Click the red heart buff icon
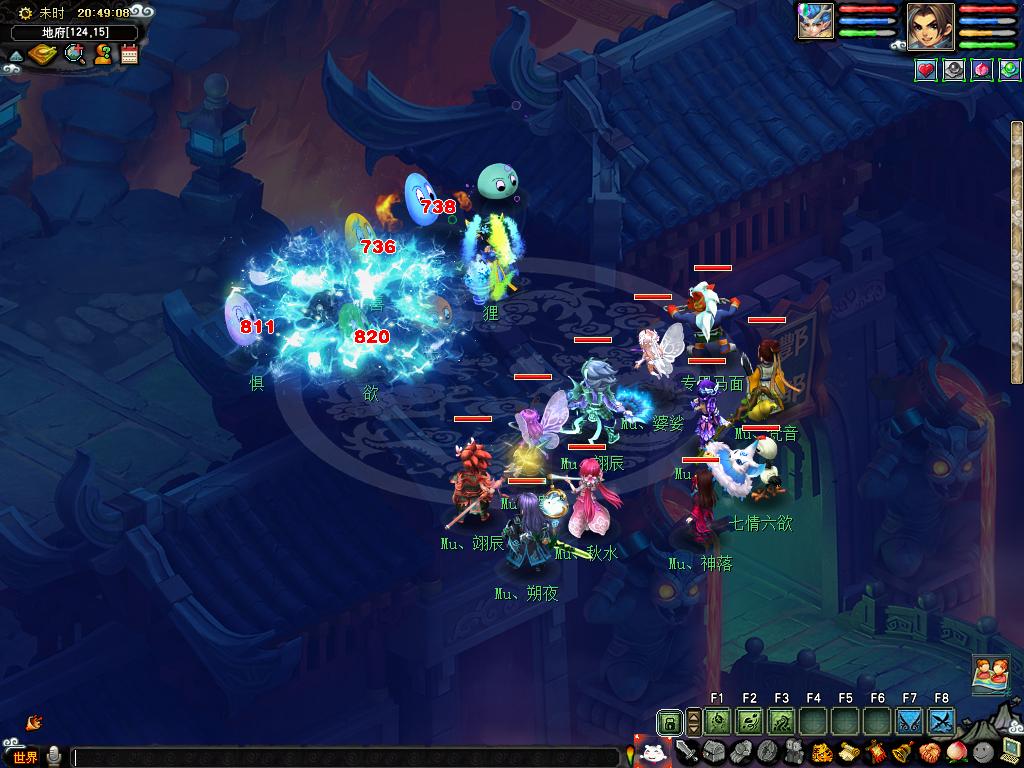 926,70
